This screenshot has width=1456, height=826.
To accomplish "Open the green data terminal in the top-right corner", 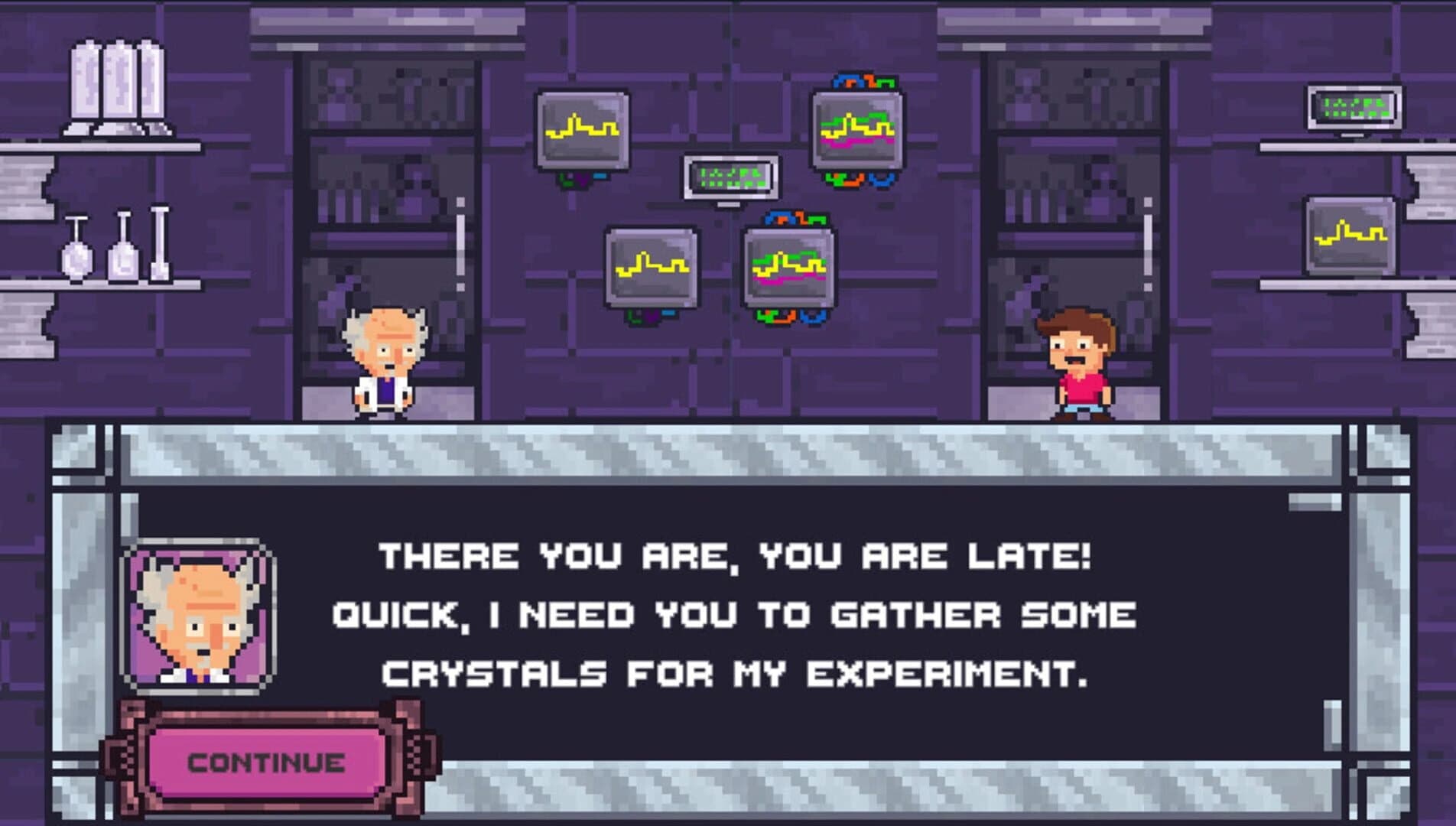I will coord(1354,107).
